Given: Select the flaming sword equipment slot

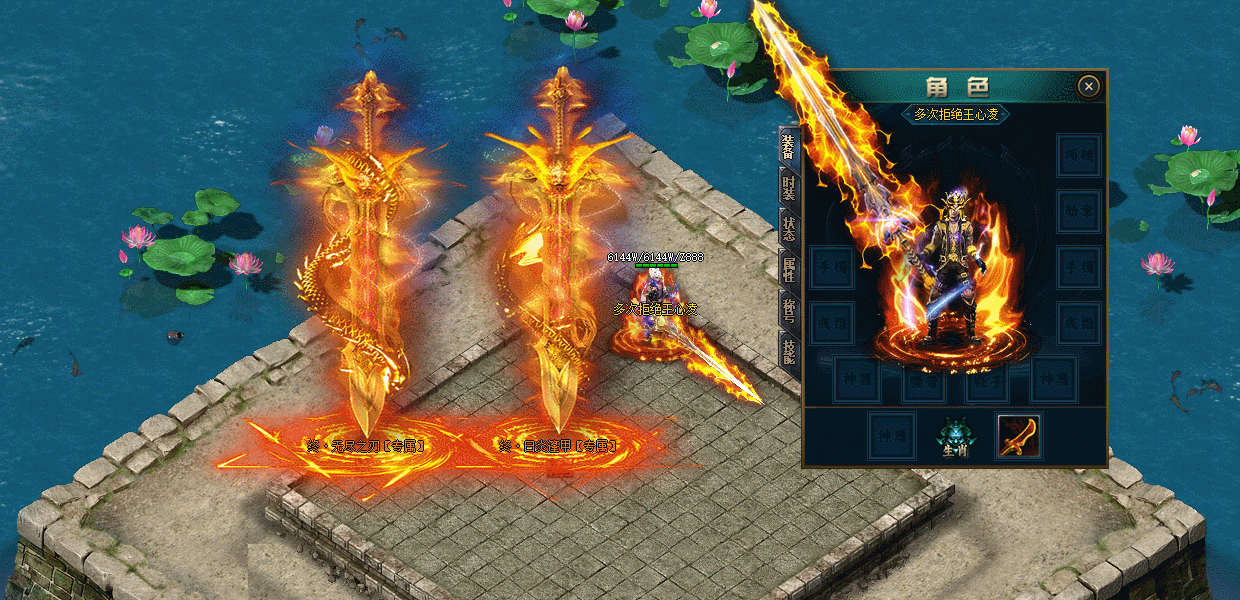Looking at the screenshot, I should (1019, 436).
